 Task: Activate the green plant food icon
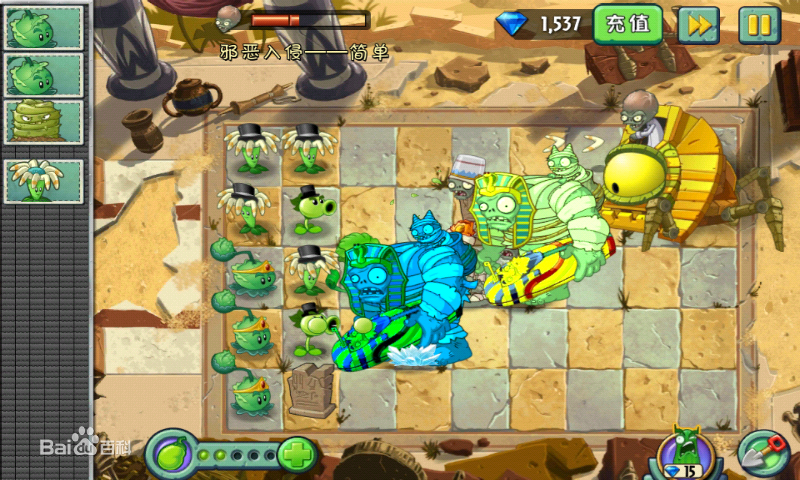coord(170,455)
